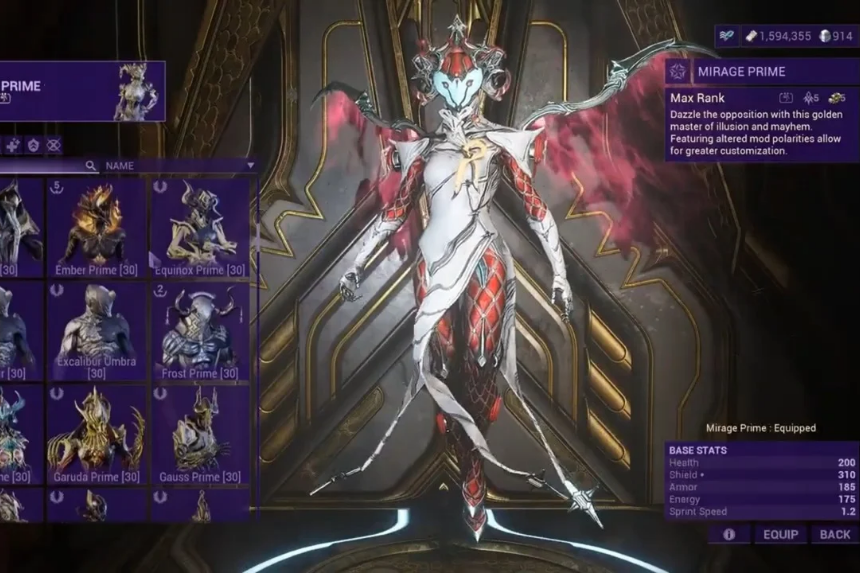Go back with the BACK button
The width and height of the screenshot is (860, 573).
(x=835, y=535)
